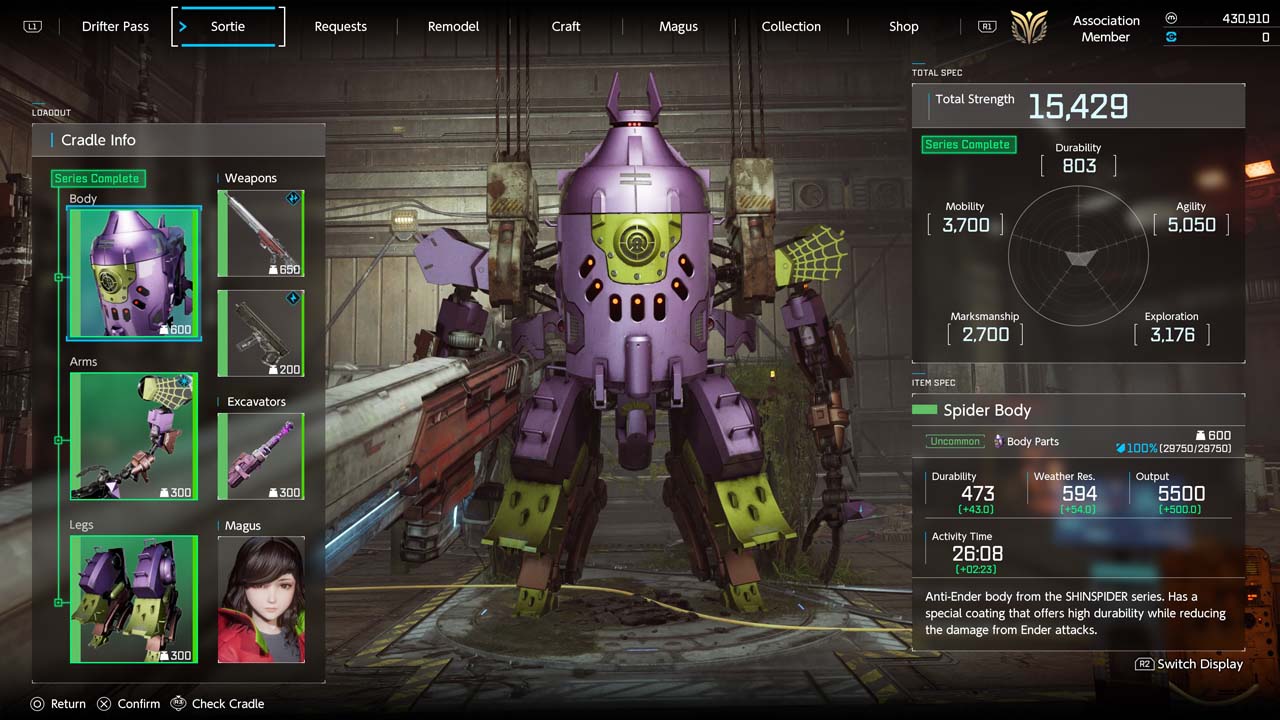Switch to the Requests tab
The height and width of the screenshot is (720, 1280).
click(340, 27)
